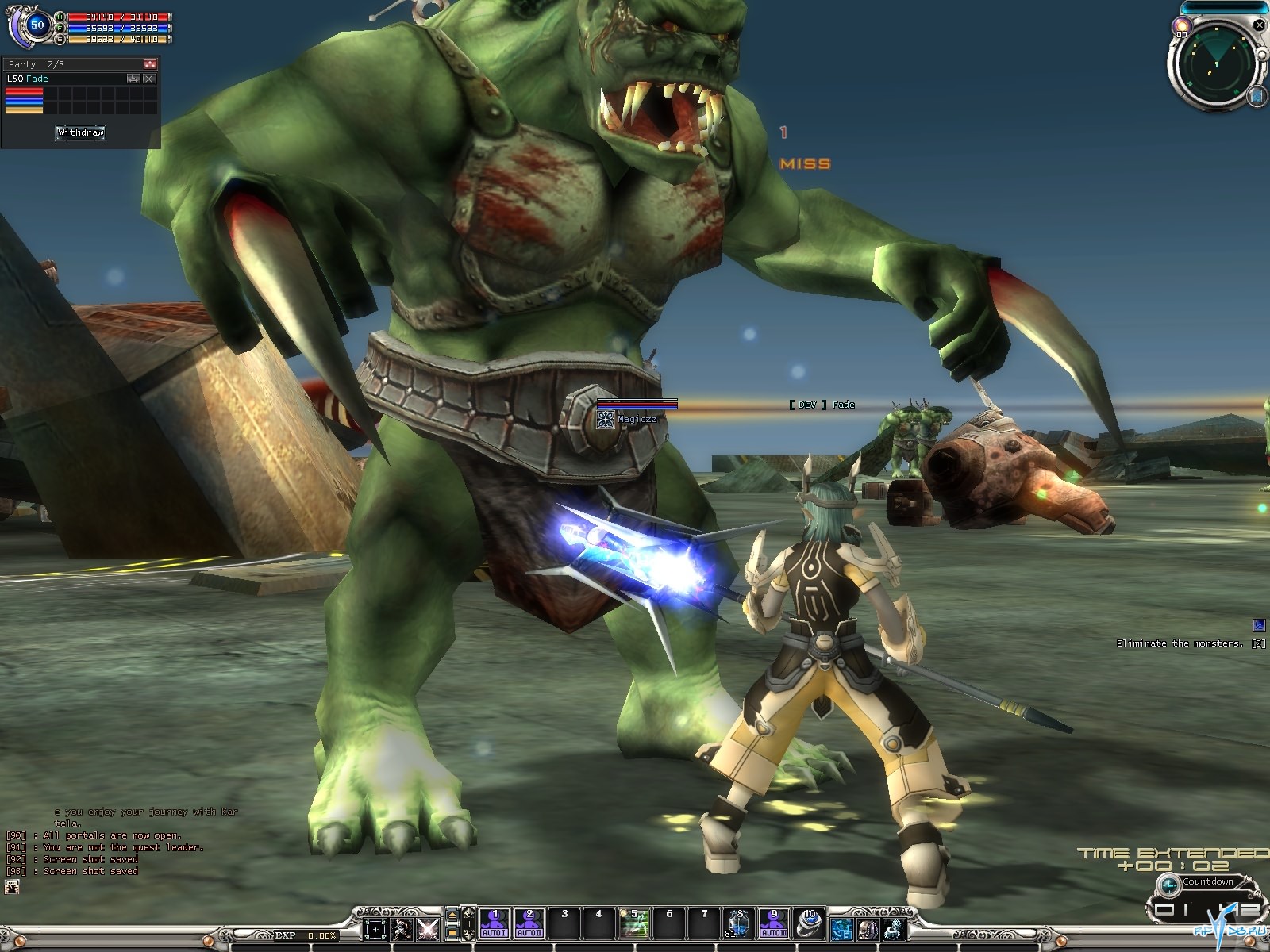Click the transfer leader icon next to Fade

pyautogui.click(x=133, y=79)
